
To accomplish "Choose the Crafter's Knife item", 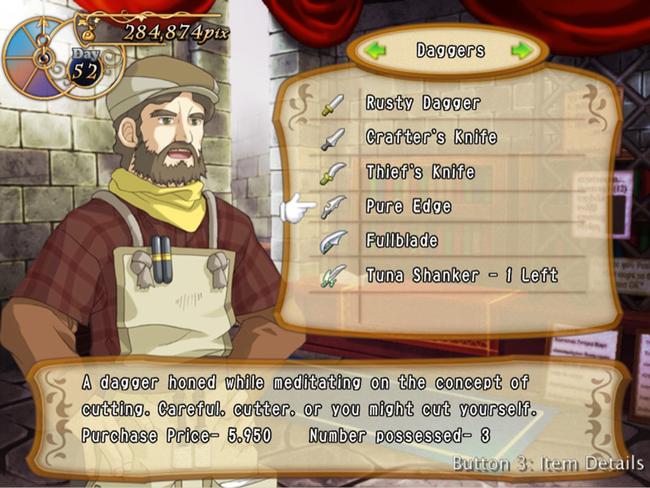I will click(x=430, y=137).
